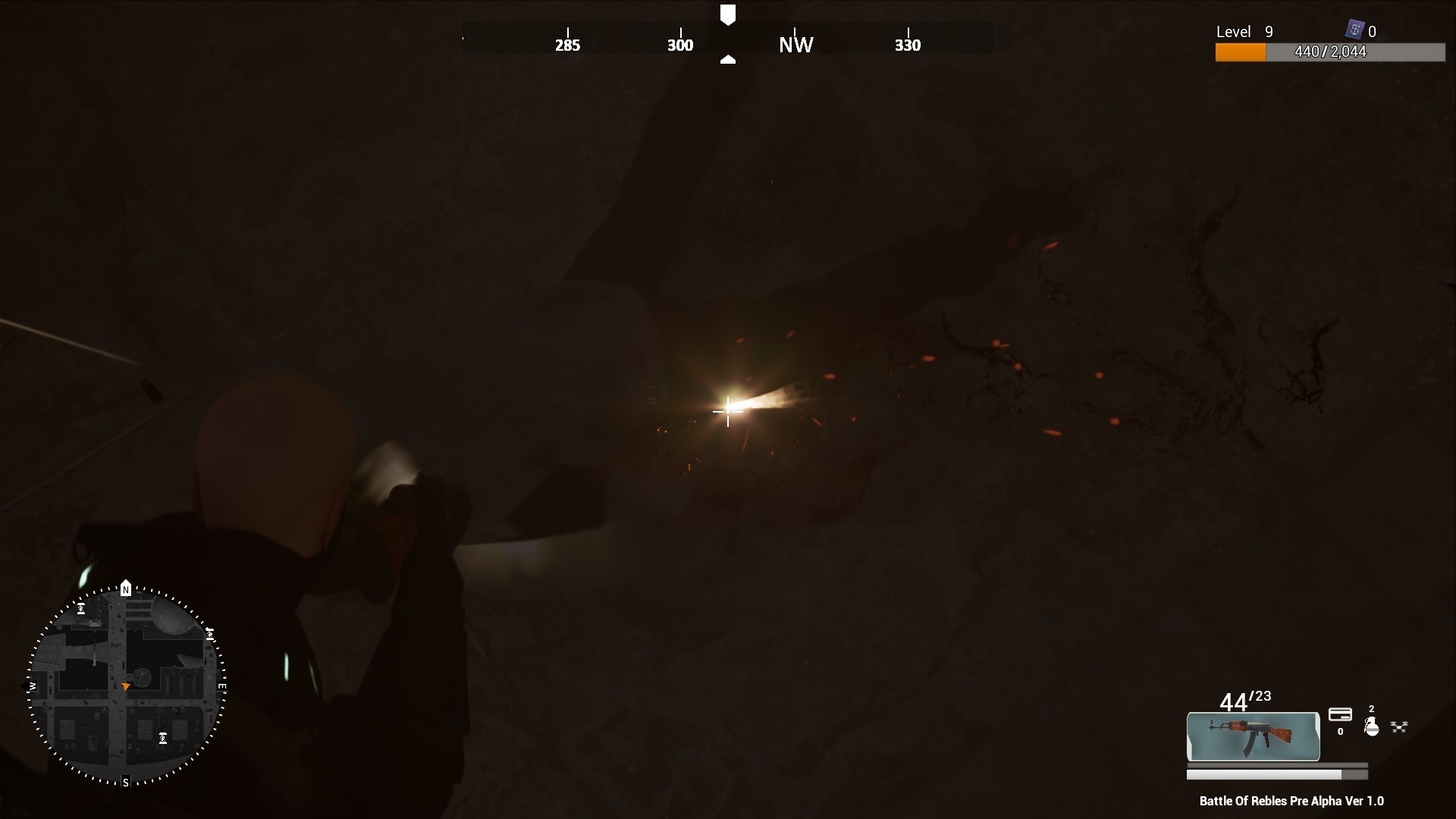The width and height of the screenshot is (1456, 819).
Task: Click the Level 9 label
Action: 1244,32
